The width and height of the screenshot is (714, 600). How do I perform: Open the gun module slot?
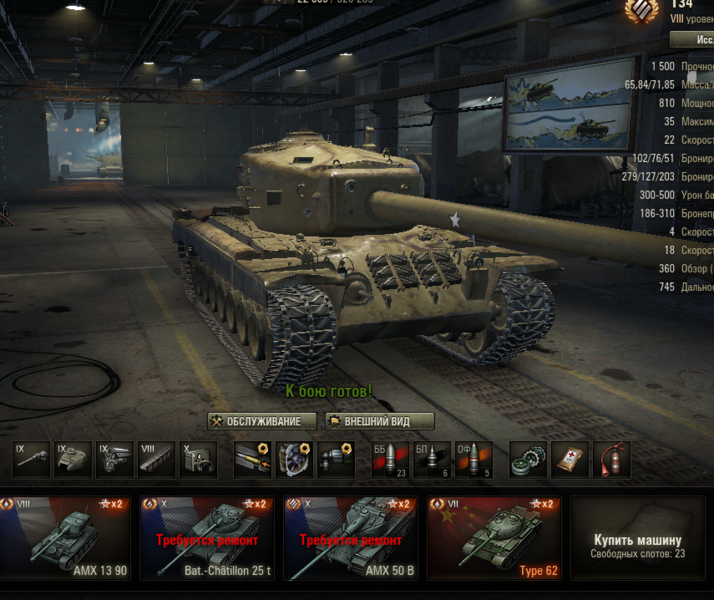tap(32, 459)
